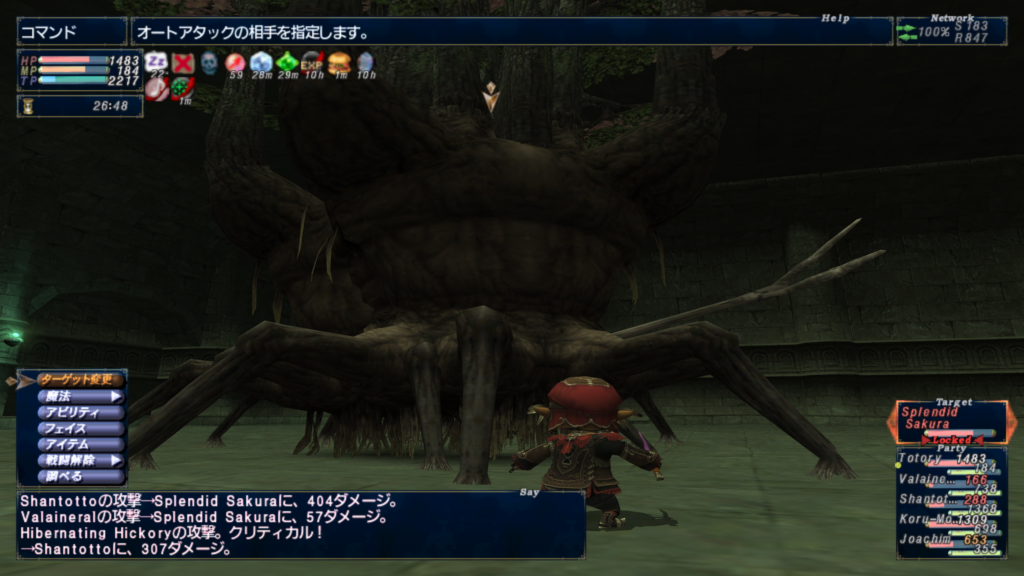Select the hamburger food status icon
Image resolution: width=1024 pixels, height=576 pixels.
click(339, 62)
